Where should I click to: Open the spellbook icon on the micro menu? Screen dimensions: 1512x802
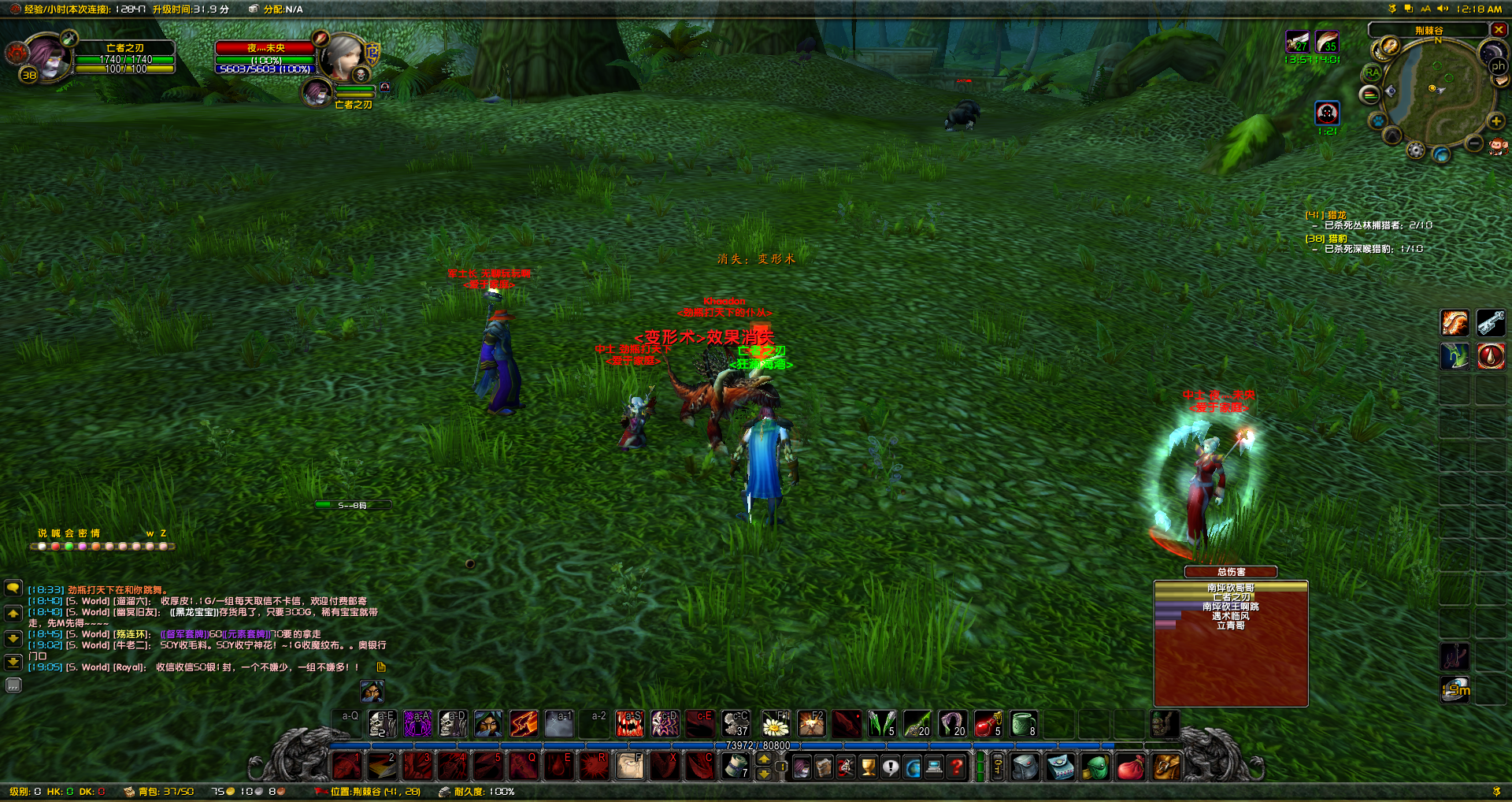825,766
